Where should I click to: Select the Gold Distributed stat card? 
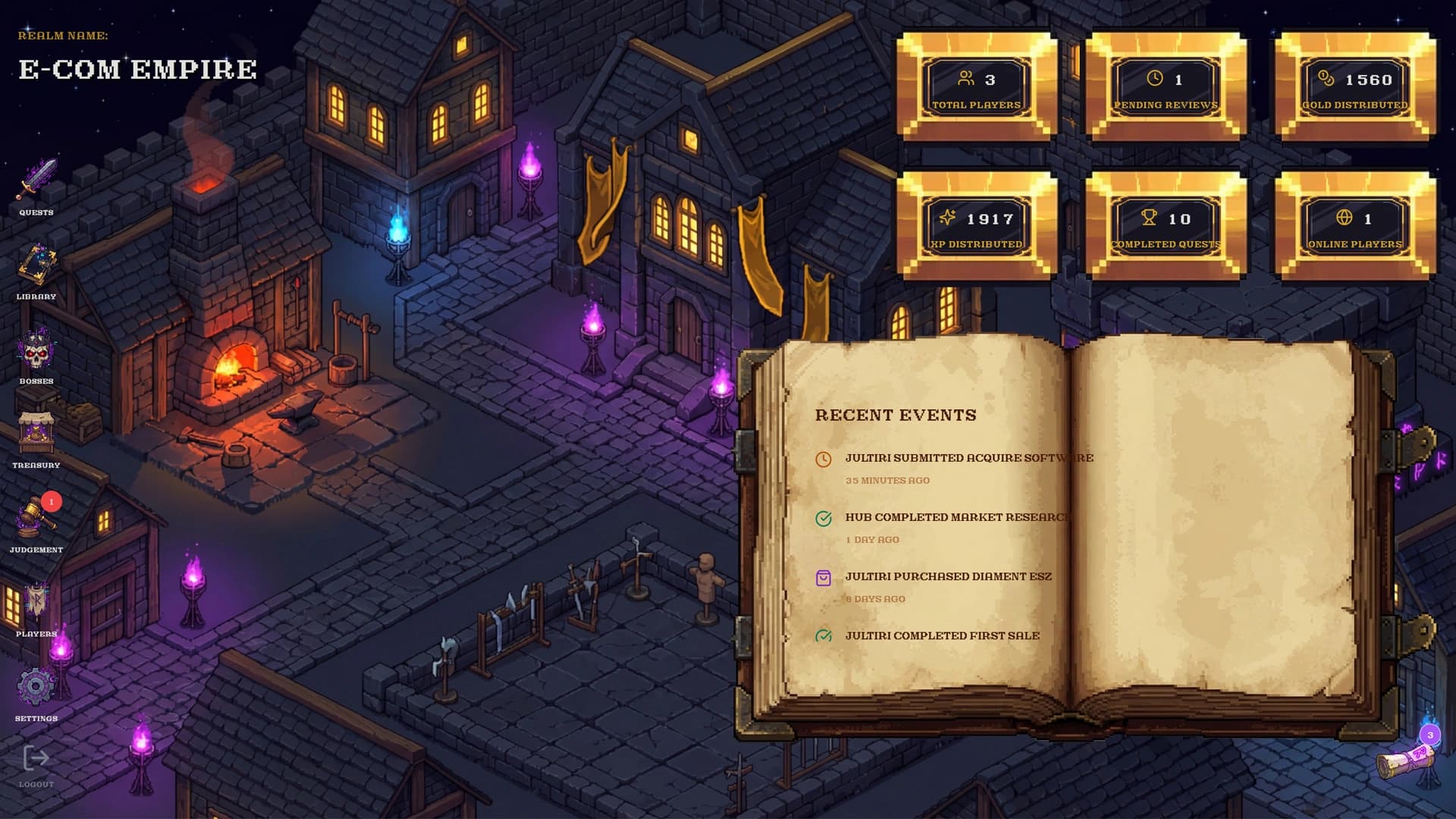click(1355, 86)
